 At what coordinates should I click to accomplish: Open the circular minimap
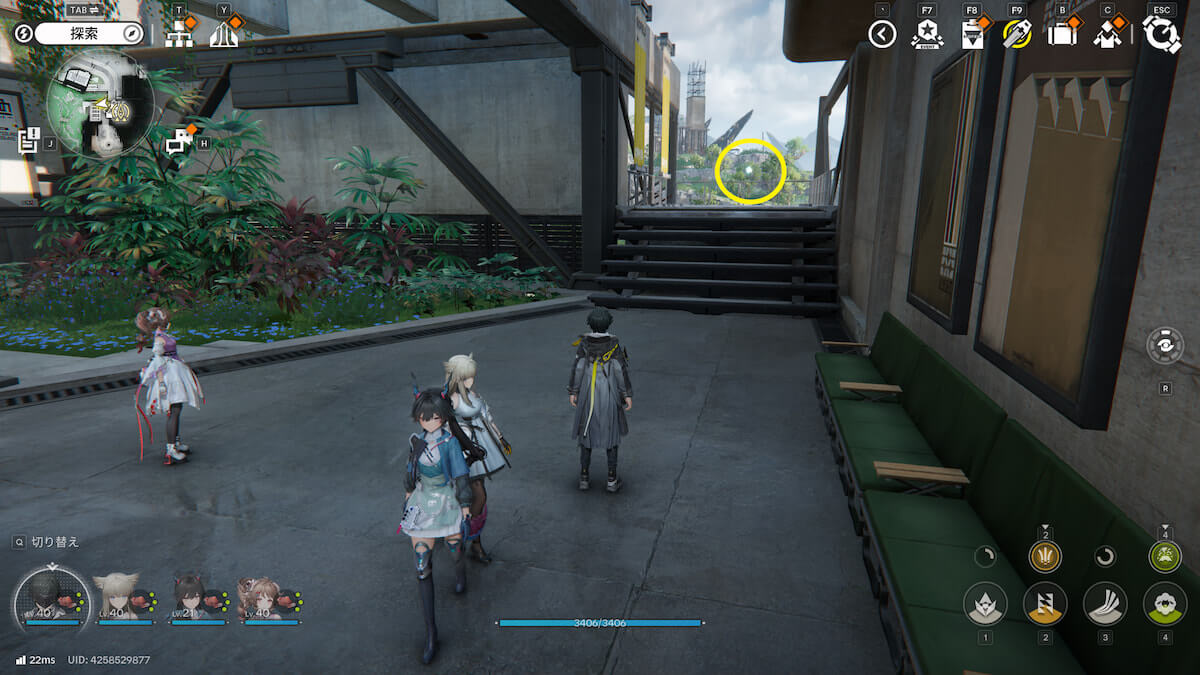[x=100, y=104]
